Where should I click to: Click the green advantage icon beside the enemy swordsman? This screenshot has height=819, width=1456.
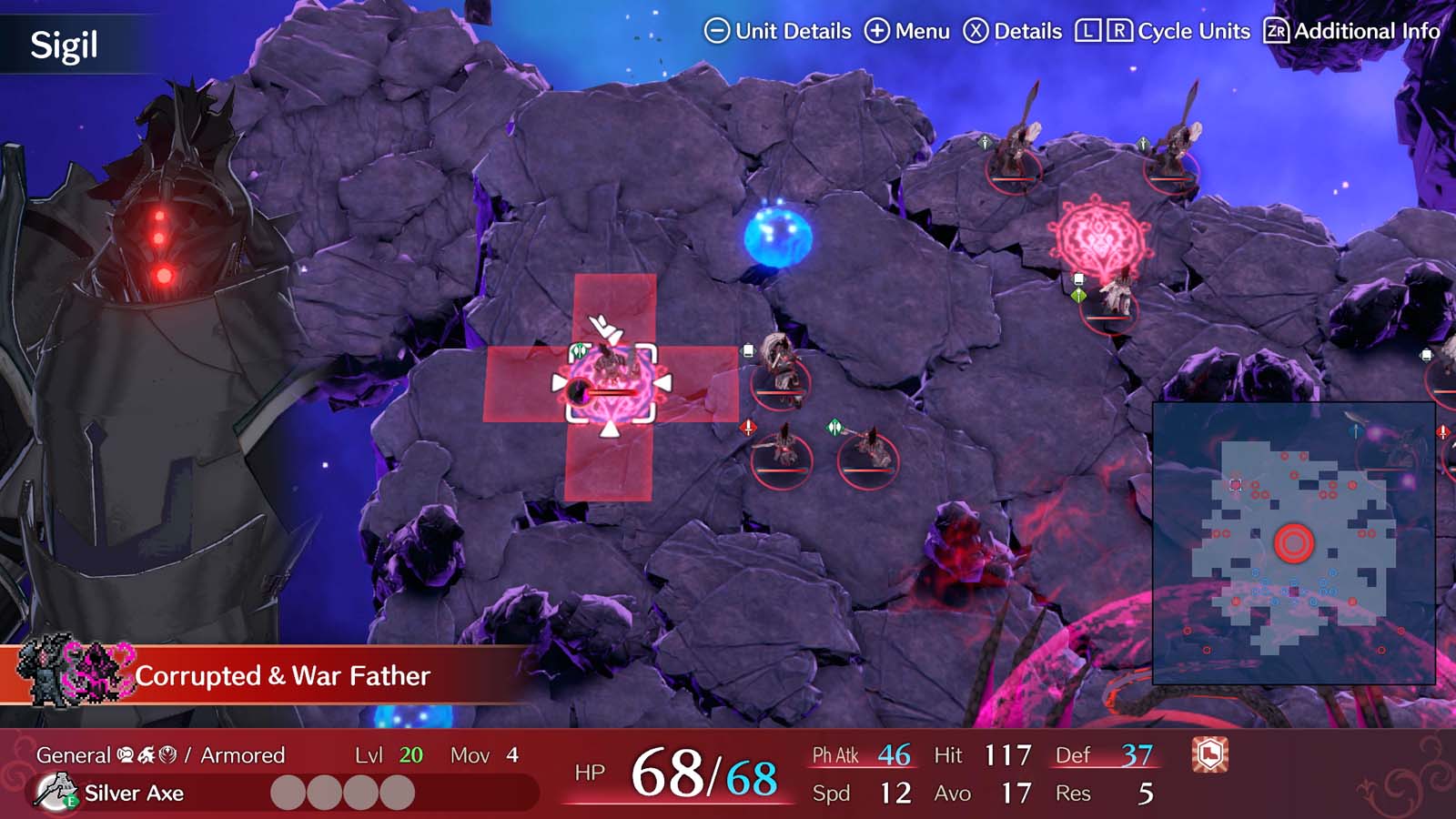834,425
